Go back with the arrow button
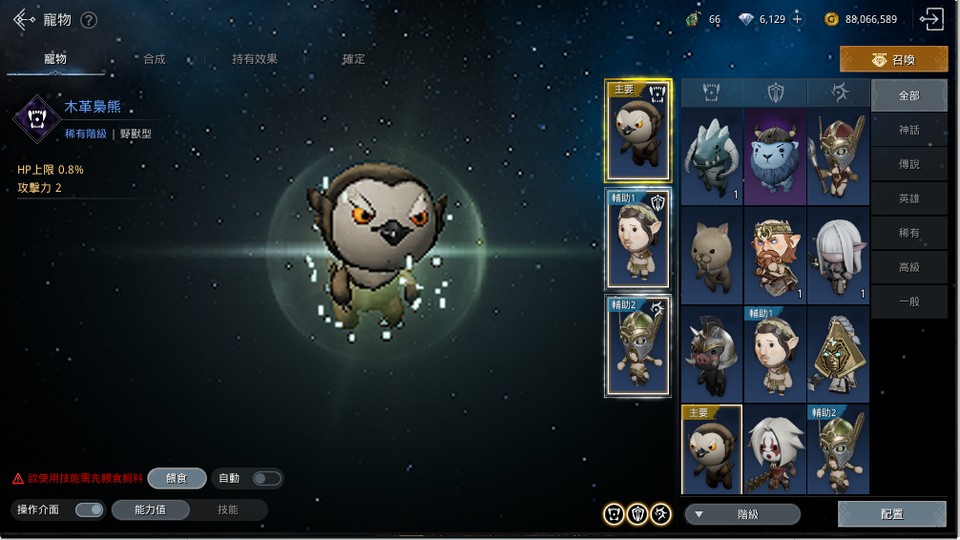 24,19
